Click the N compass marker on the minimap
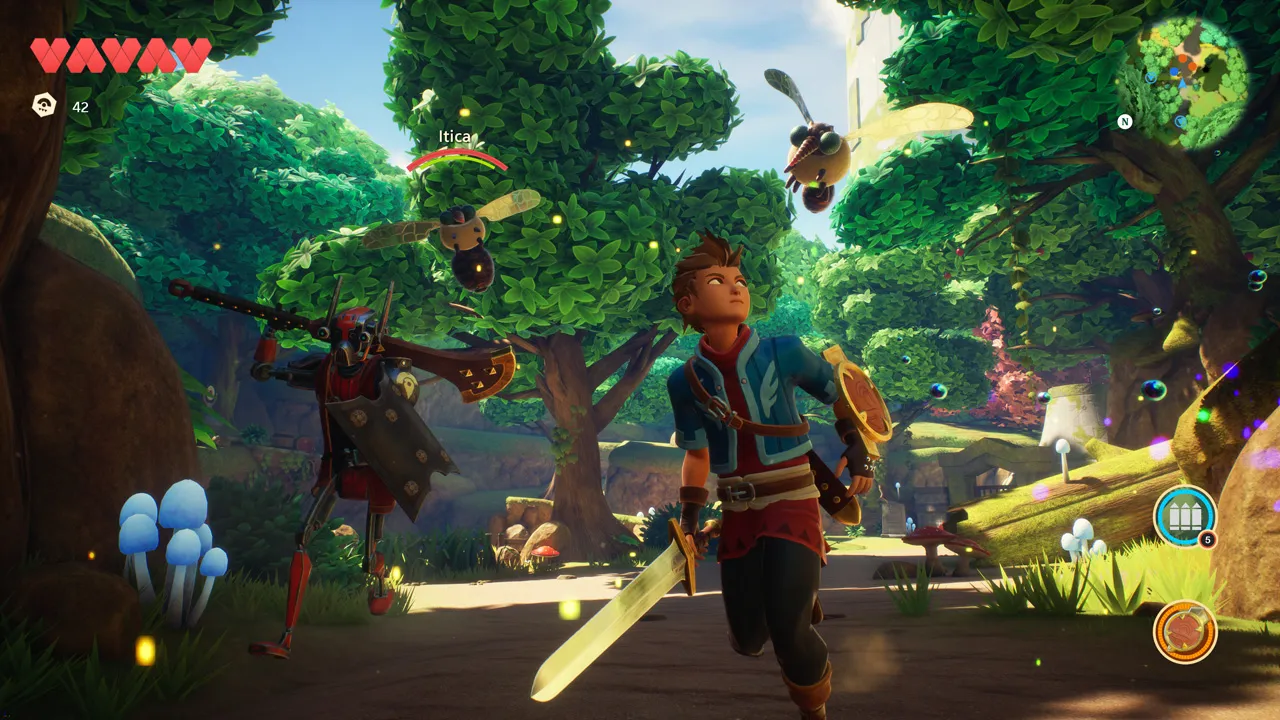This screenshot has height=720, width=1280. (x=1126, y=121)
